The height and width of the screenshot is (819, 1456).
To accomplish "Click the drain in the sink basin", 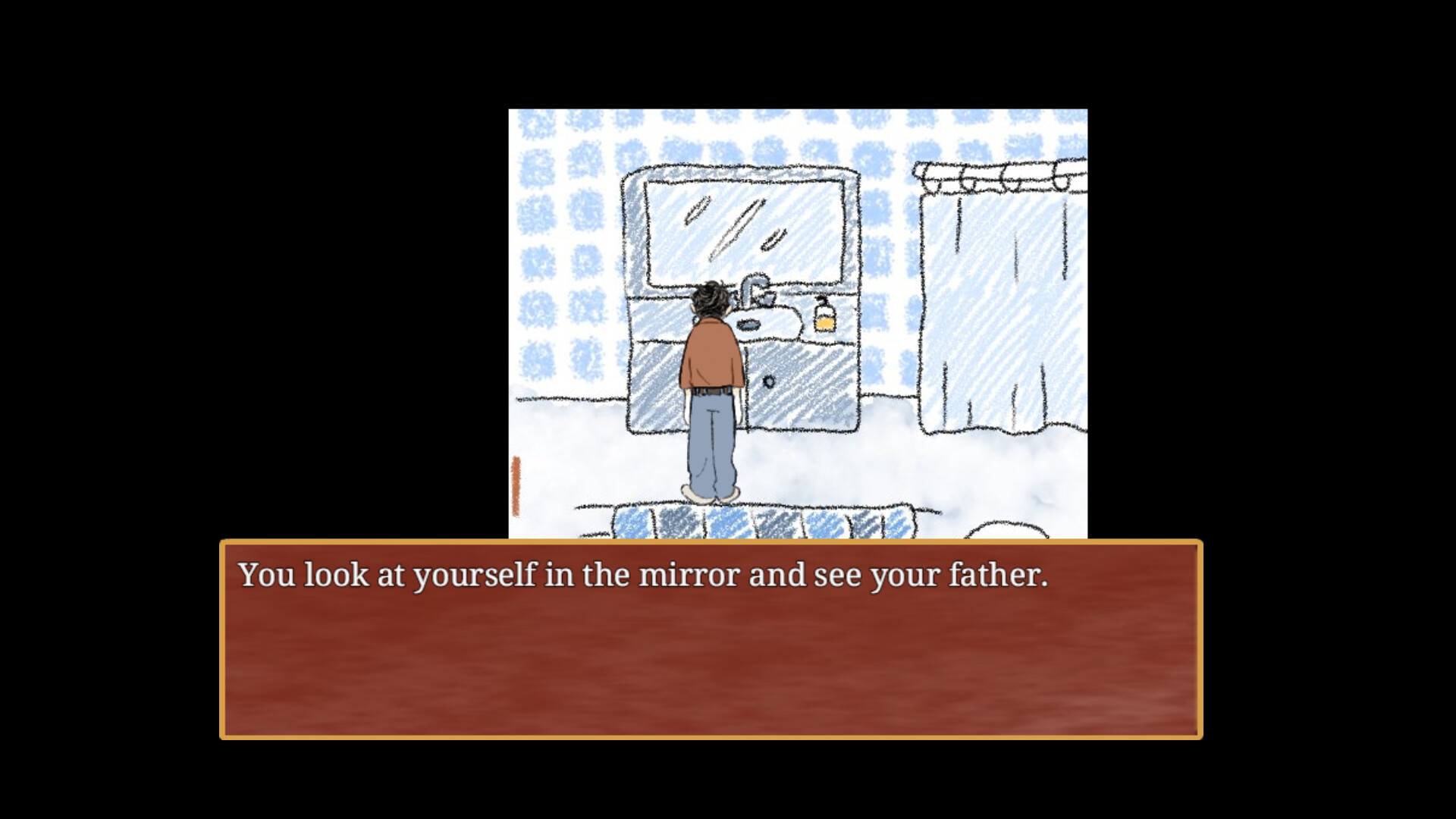I will (749, 324).
